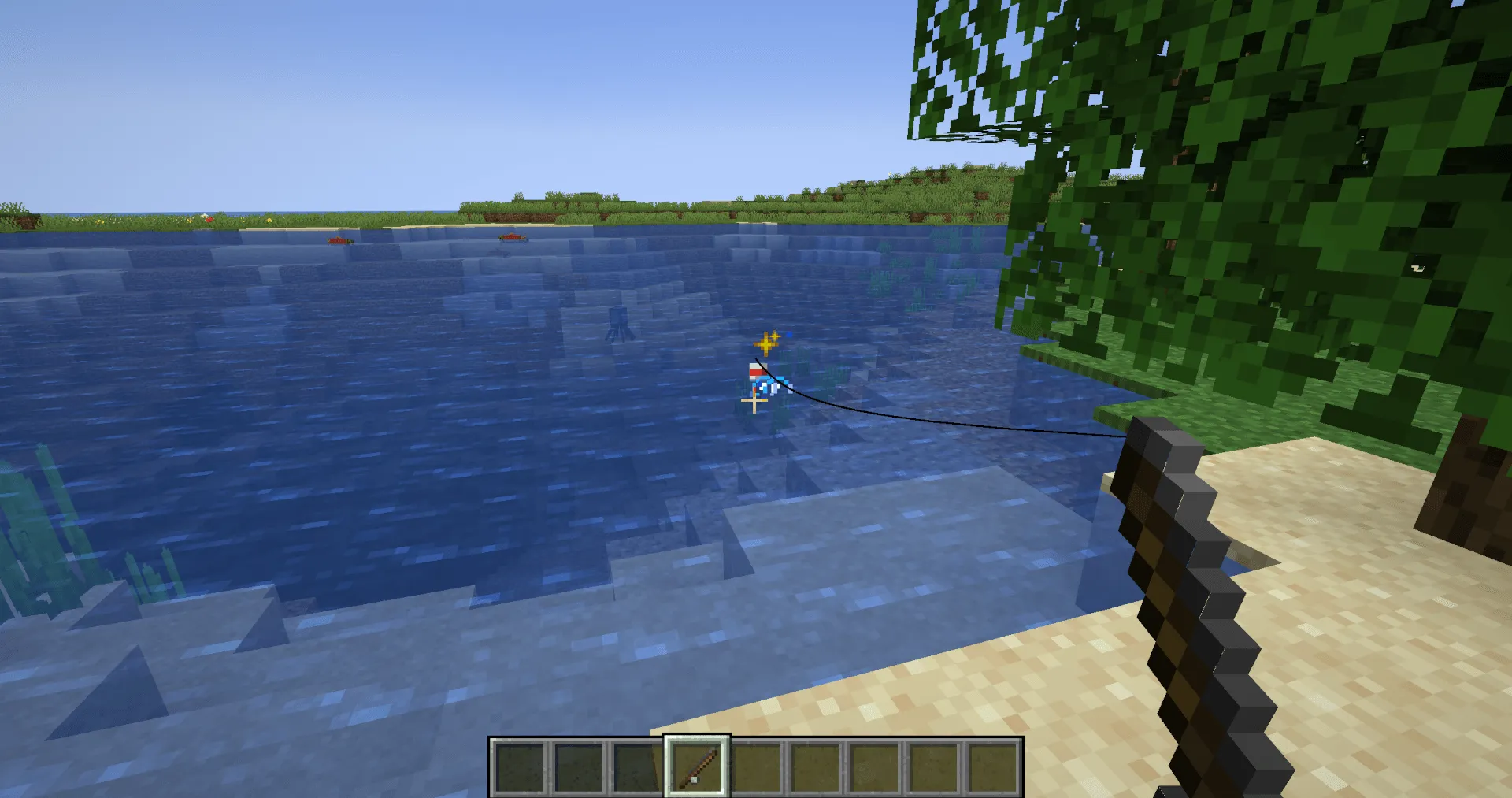
Task: Click the red flower on the left shoreline
Action: [x=209, y=220]
